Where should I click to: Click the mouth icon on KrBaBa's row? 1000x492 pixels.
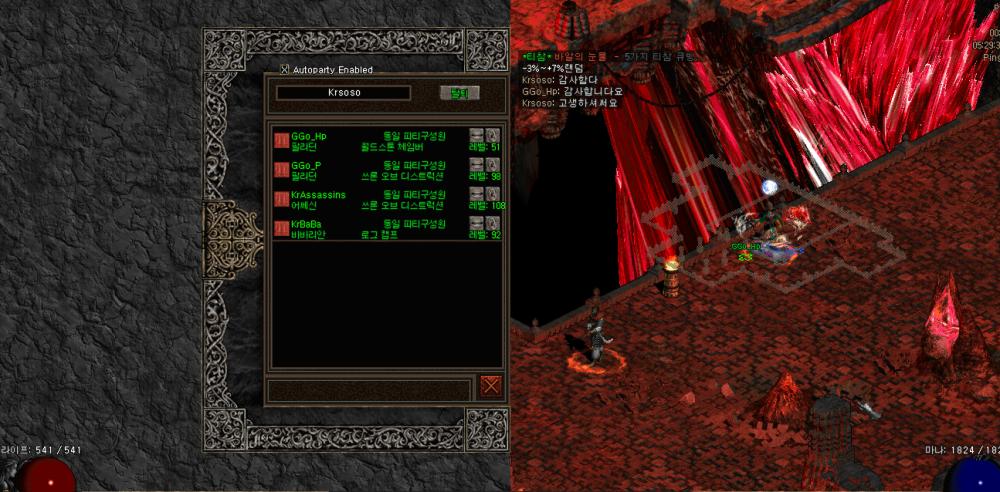point(476,222)
